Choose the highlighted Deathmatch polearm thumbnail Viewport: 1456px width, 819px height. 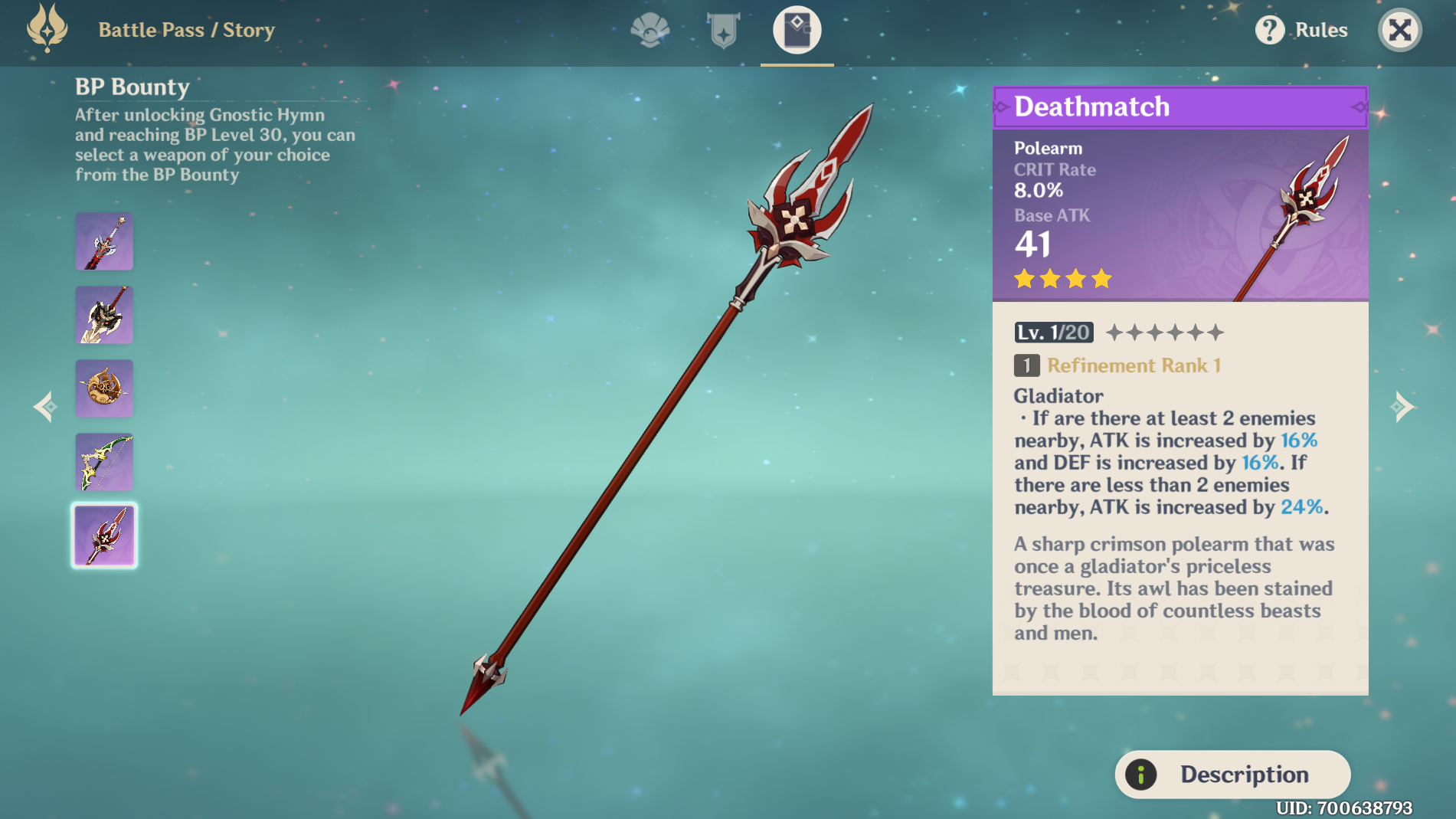coord(104,536)
